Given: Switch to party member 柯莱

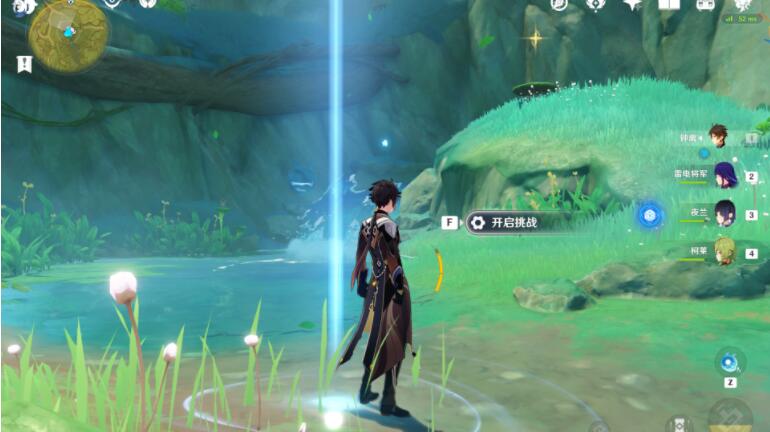Looking at the screenshot, I should 724,250.
